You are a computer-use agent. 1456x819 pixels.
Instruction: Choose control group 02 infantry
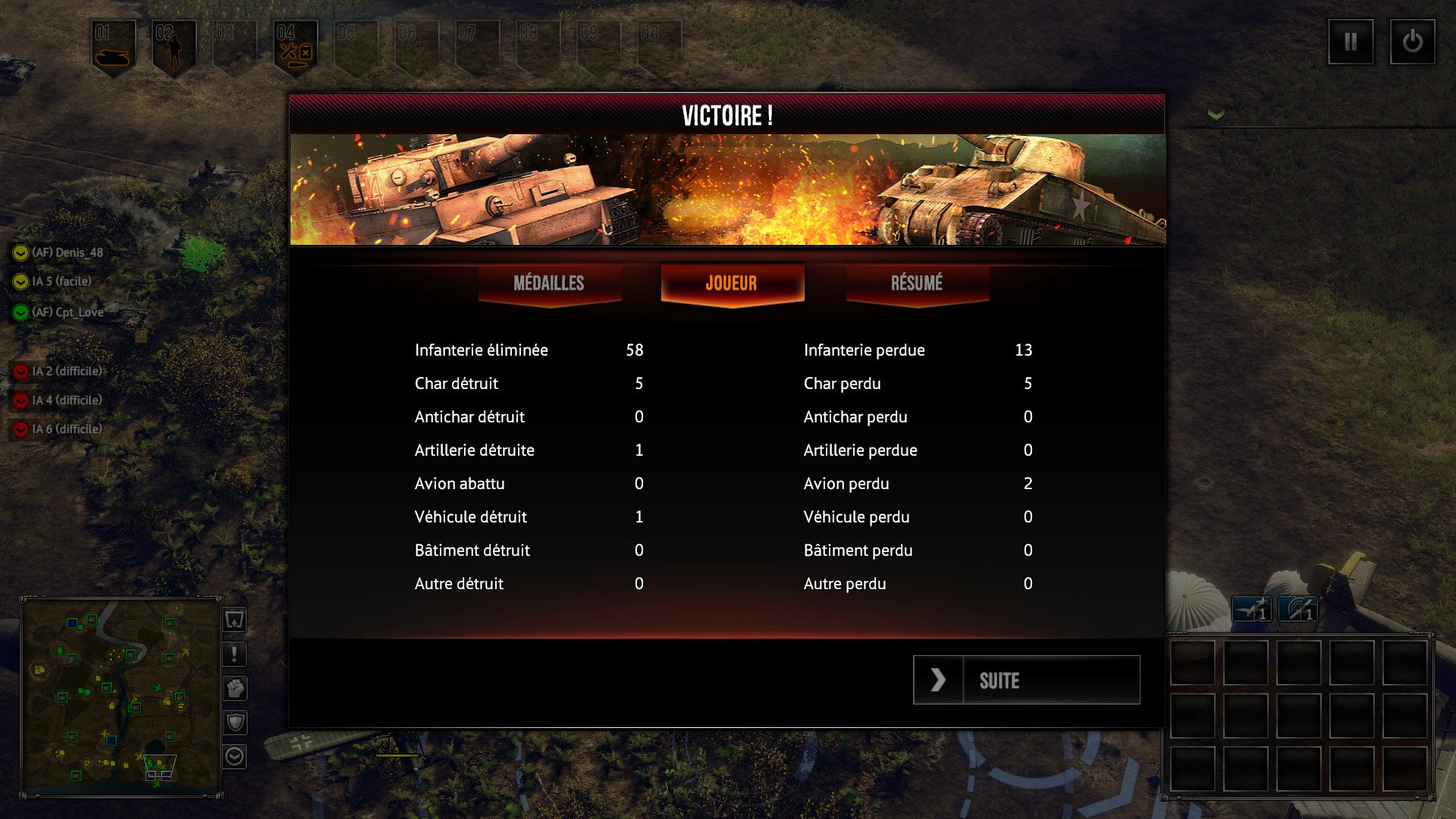click(174, 47)
